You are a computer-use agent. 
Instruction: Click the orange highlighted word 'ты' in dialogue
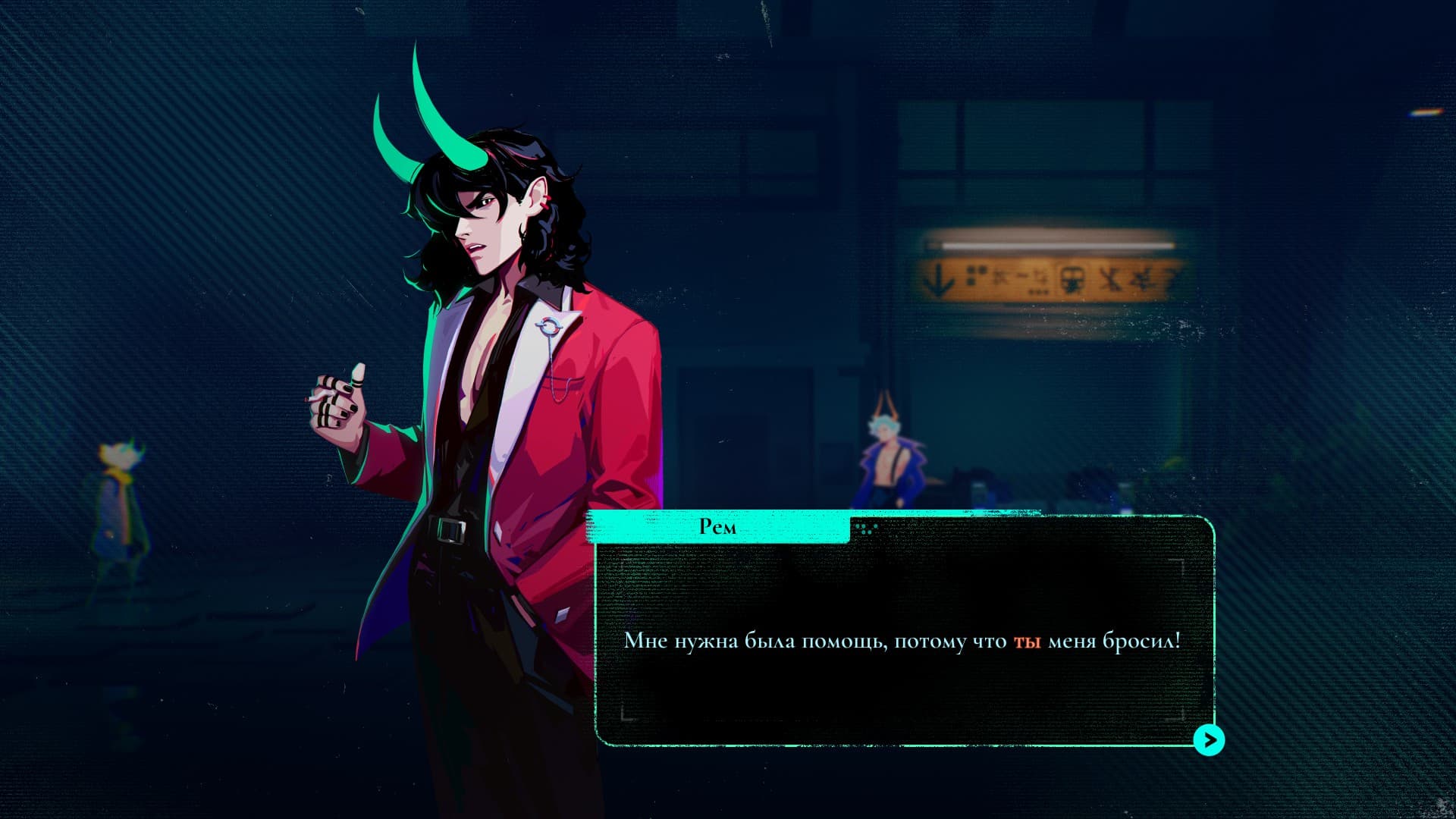click(x=1028, y=642)
